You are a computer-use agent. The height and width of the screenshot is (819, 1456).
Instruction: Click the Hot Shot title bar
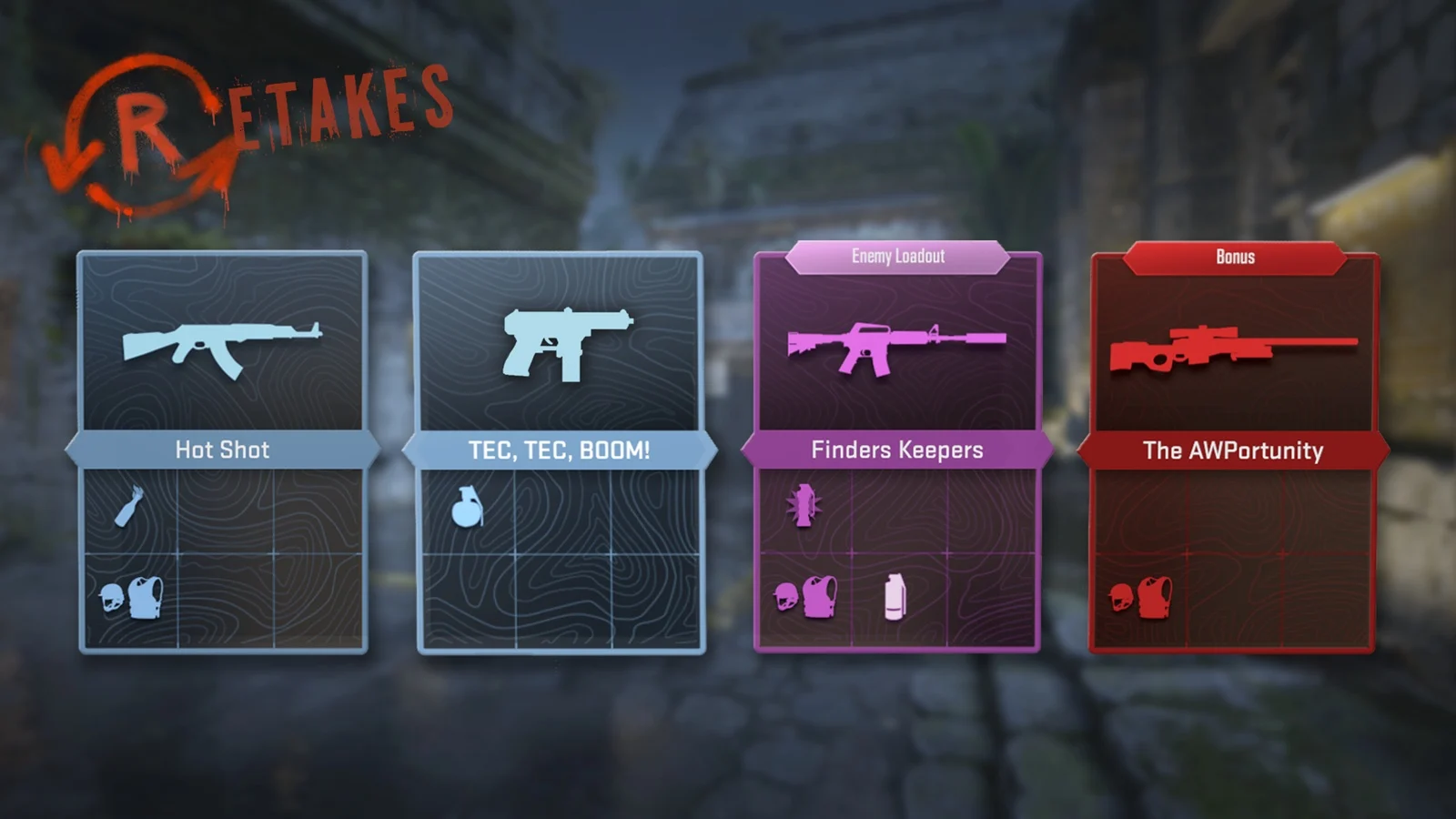(x=225, y=449)
